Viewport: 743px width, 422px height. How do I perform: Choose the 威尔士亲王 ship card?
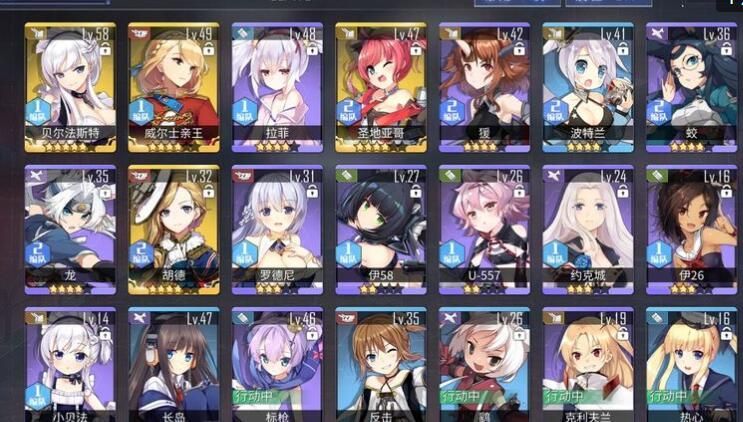point(174,85)
